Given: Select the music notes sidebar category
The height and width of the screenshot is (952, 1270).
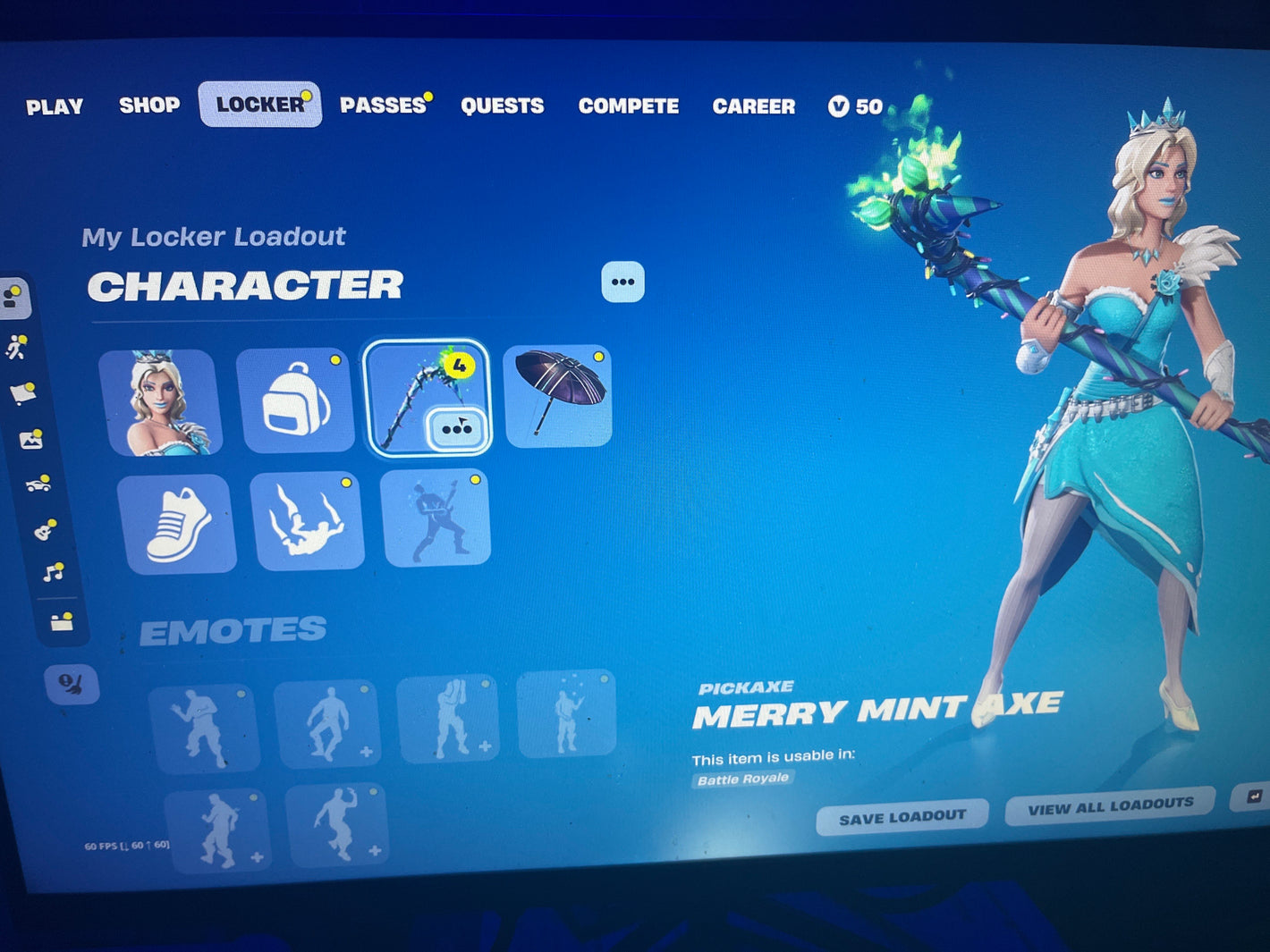Looking at the screenshot, I should point(53,571).
